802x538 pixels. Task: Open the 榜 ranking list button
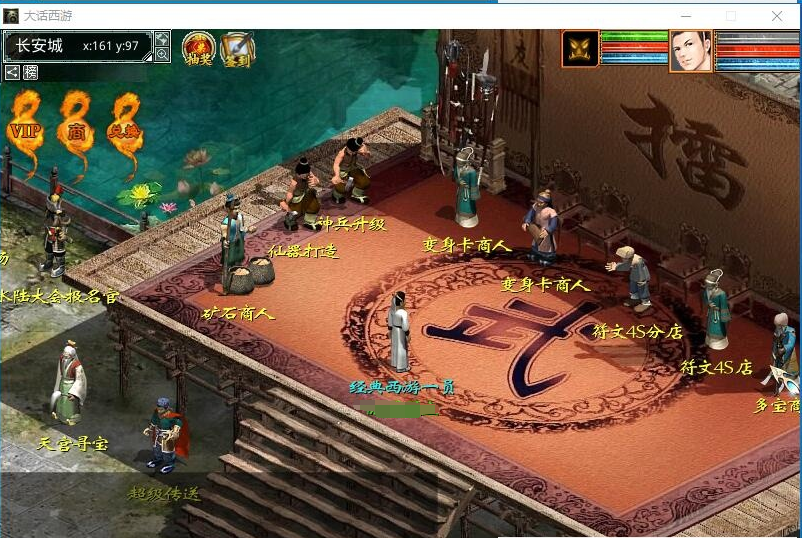[30, 72]
